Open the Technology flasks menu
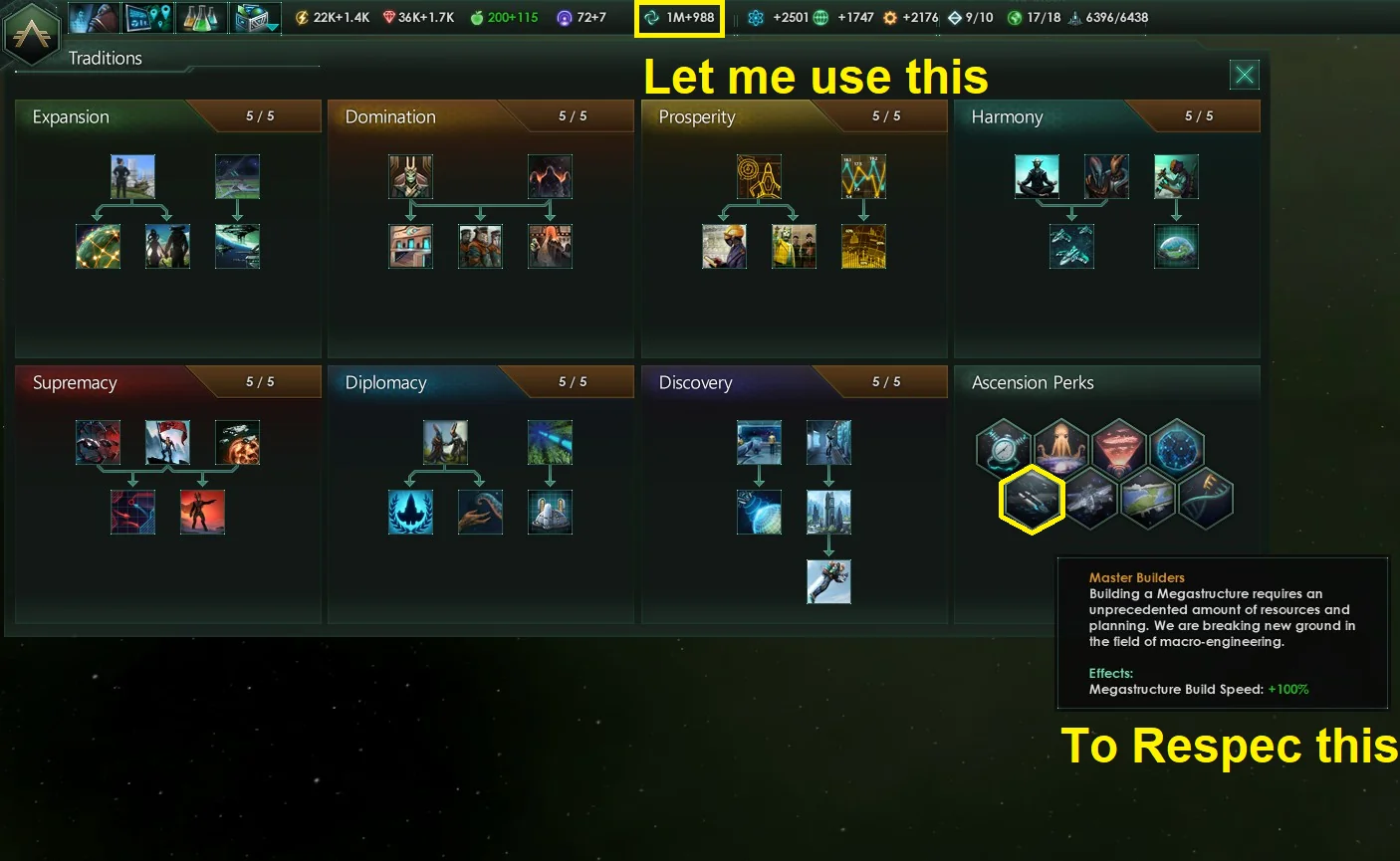1400x861 pixels. [201, 17]
